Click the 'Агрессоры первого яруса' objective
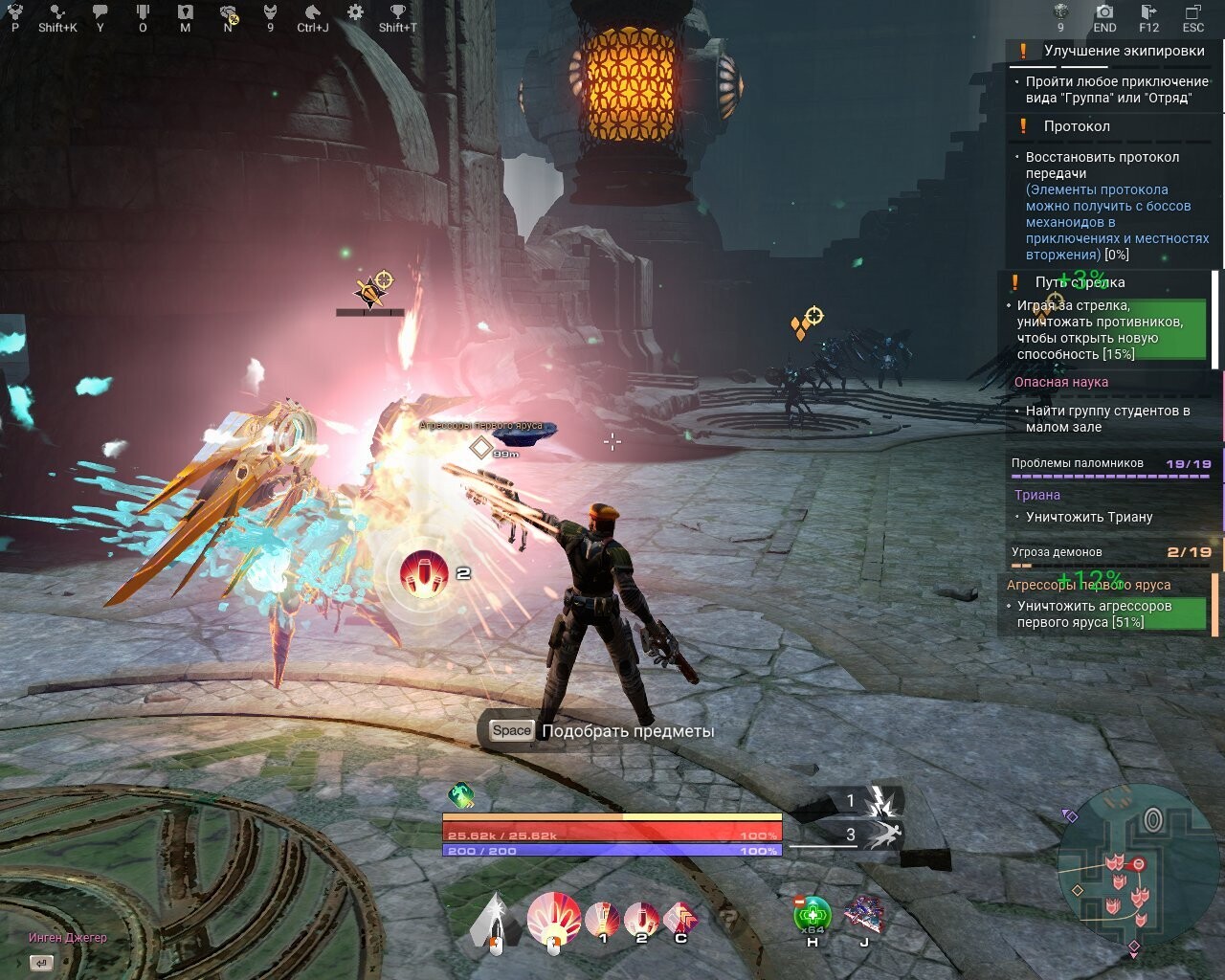Screen dimensions: 1225x980 coord(1088,585)
